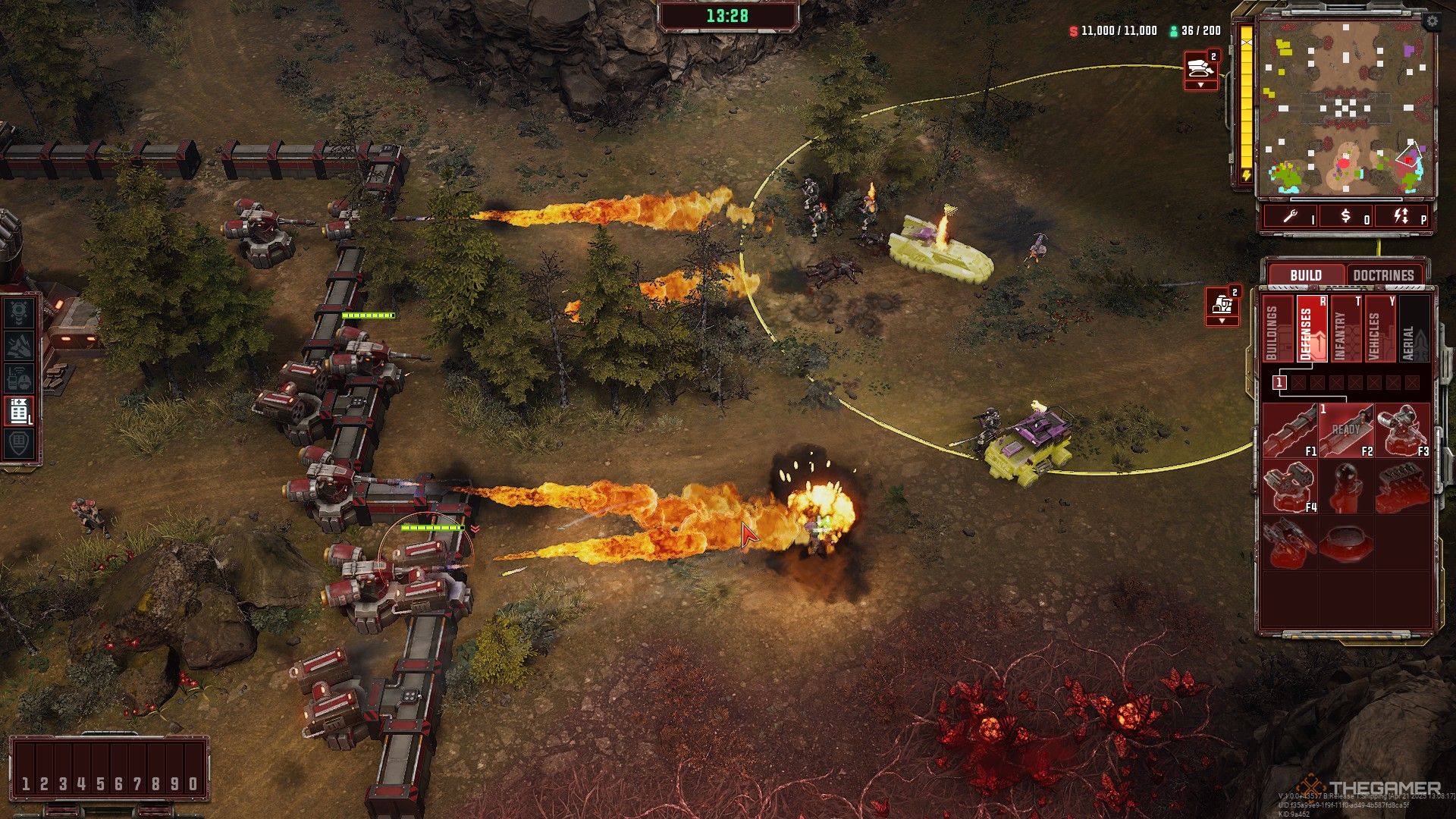
Task: Build the F3 gun turret
Action: 1402,431
